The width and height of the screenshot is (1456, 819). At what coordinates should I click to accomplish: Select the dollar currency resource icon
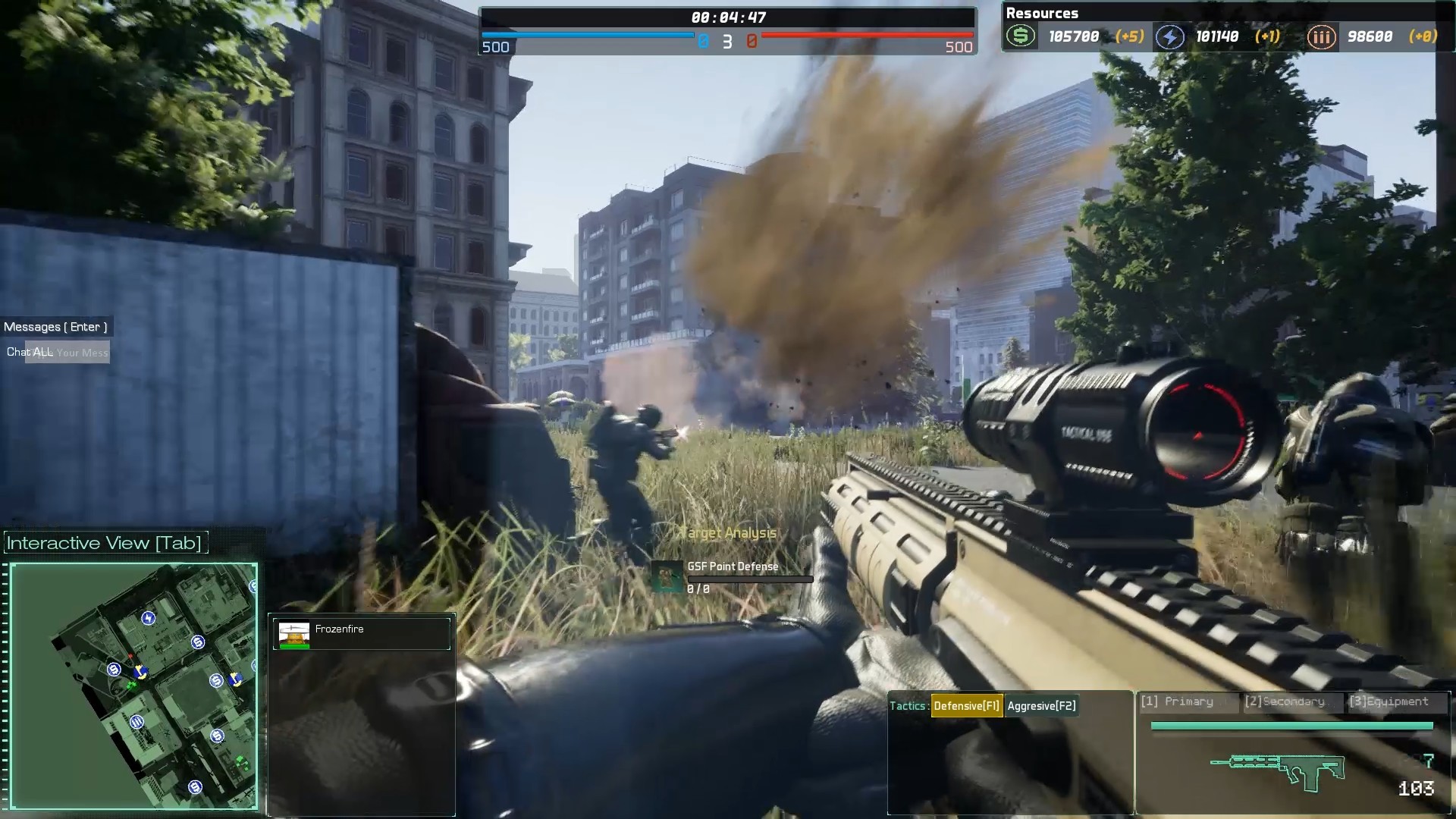click(x=1021, y=36)
